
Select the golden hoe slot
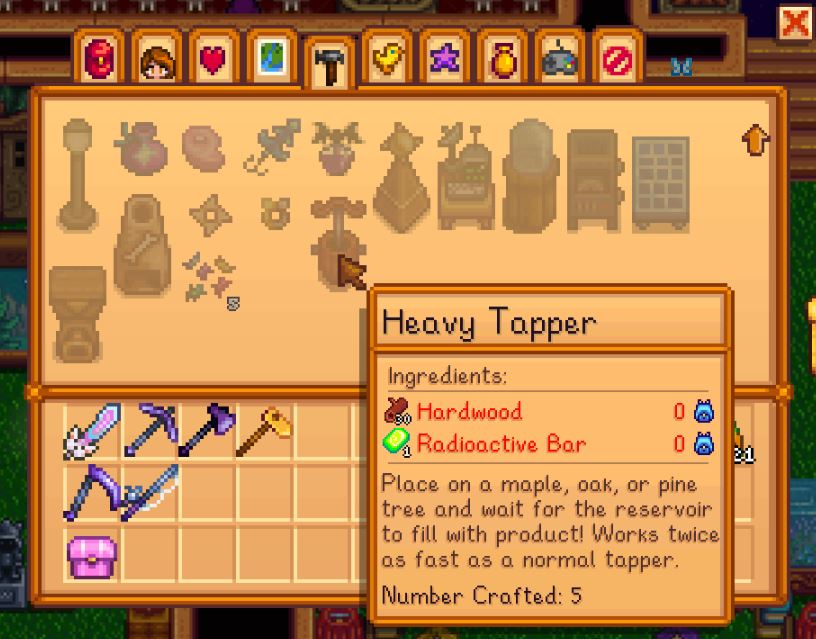(264, 430)
